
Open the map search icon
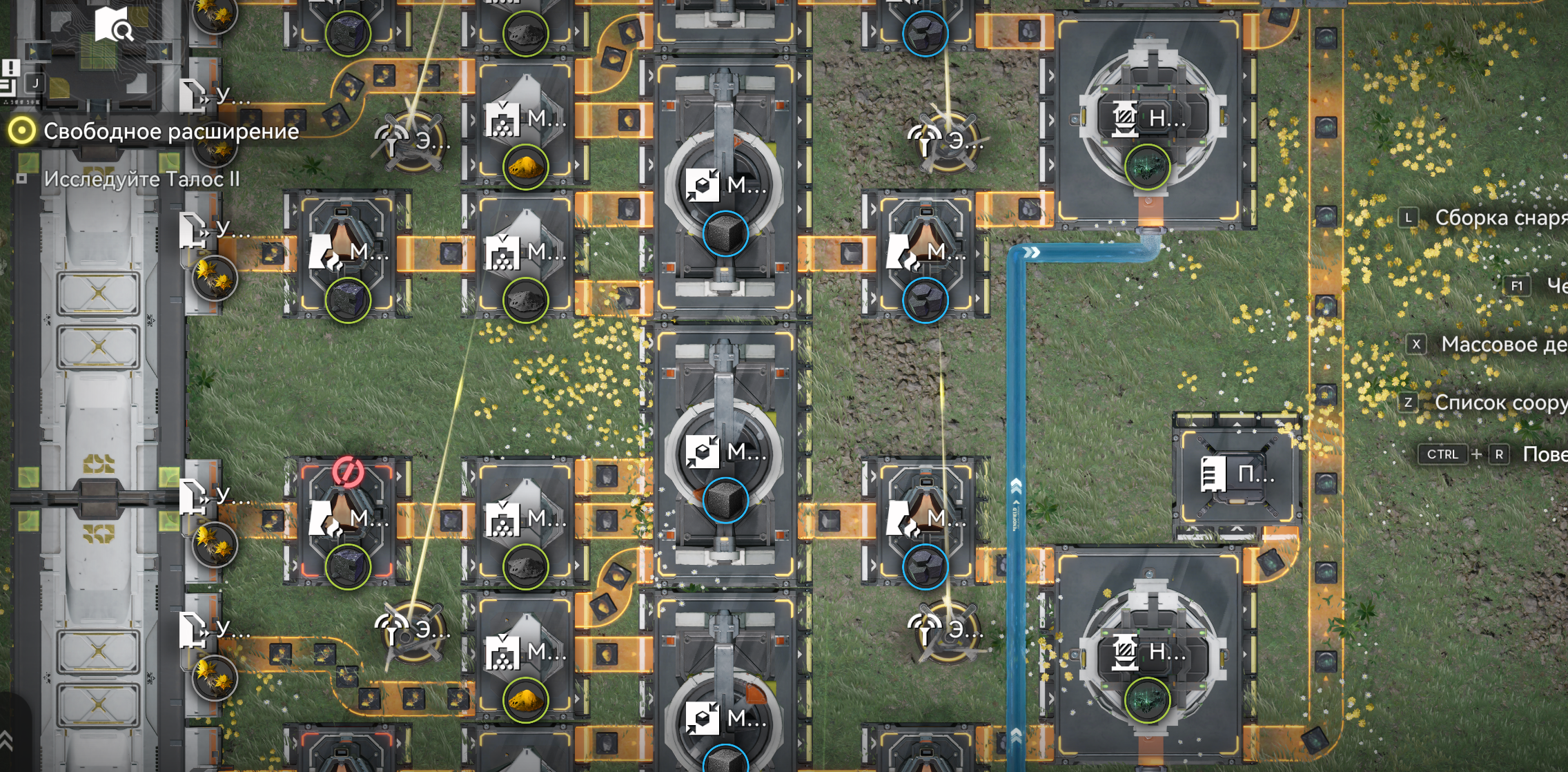[x=114, y=26]
